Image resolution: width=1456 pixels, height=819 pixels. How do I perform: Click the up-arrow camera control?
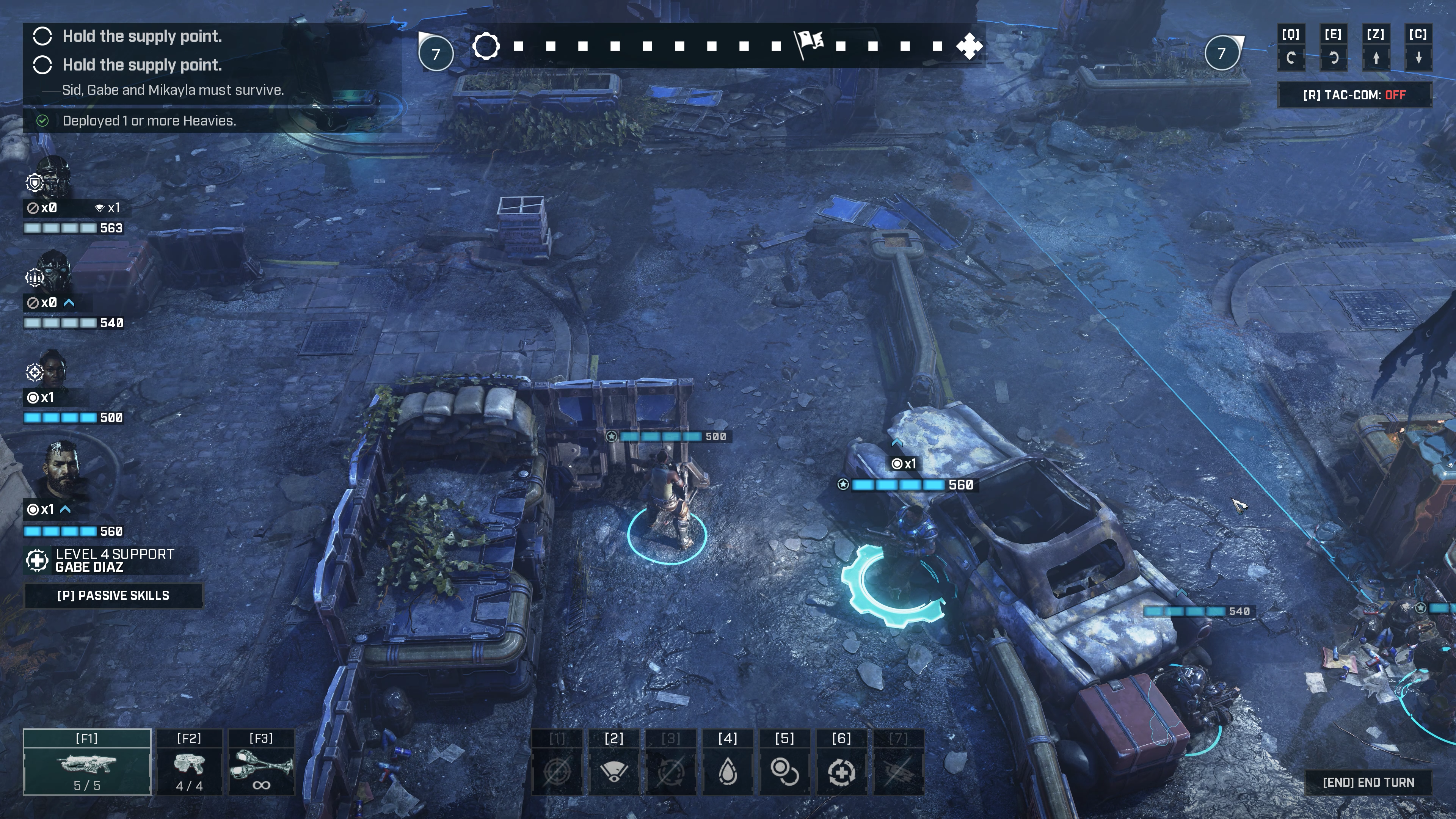[1376, 58]
